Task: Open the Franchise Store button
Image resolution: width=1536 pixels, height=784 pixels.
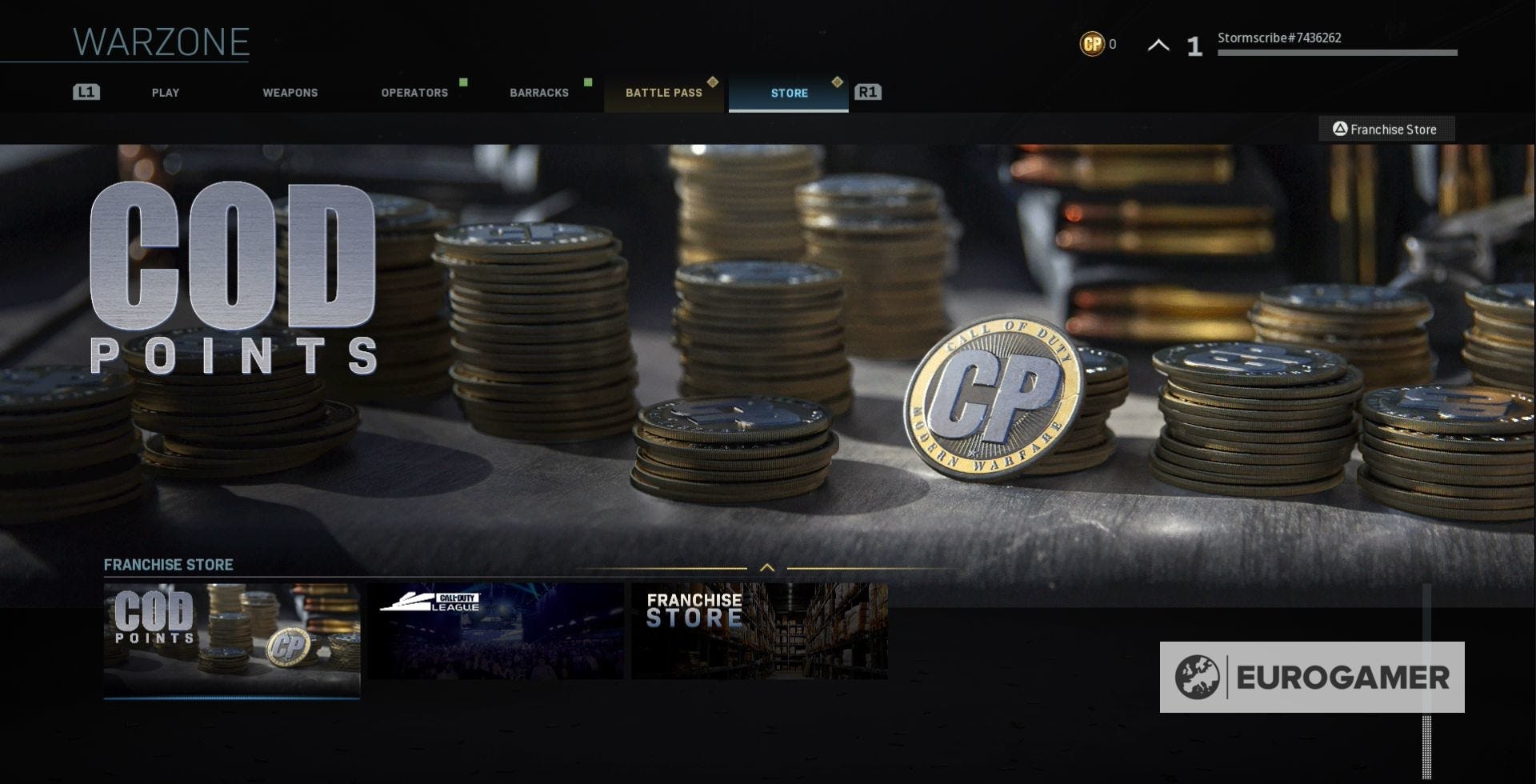Action: (1386, 129)
